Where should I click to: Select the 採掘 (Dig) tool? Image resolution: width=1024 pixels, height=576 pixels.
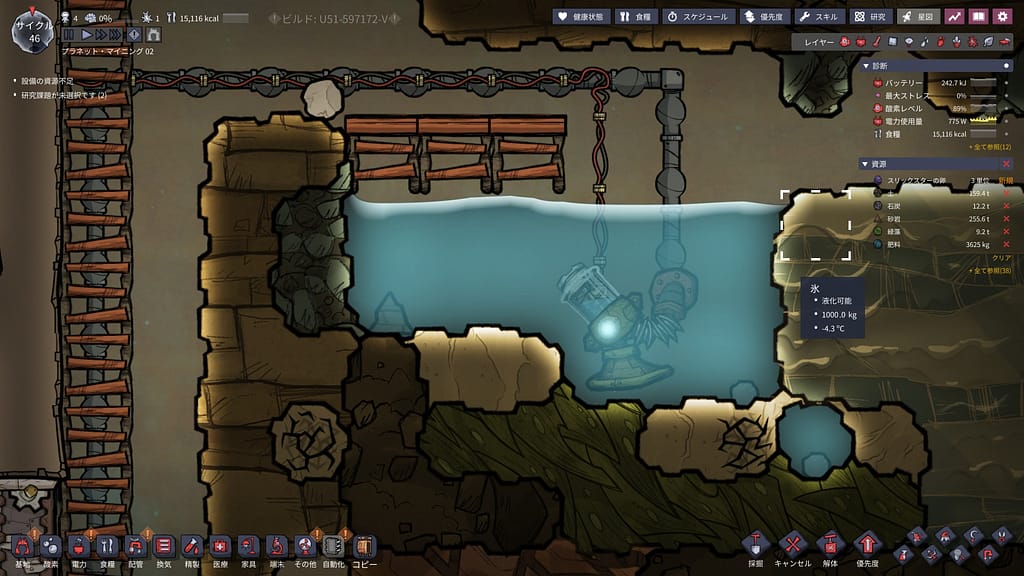point(756,546)
